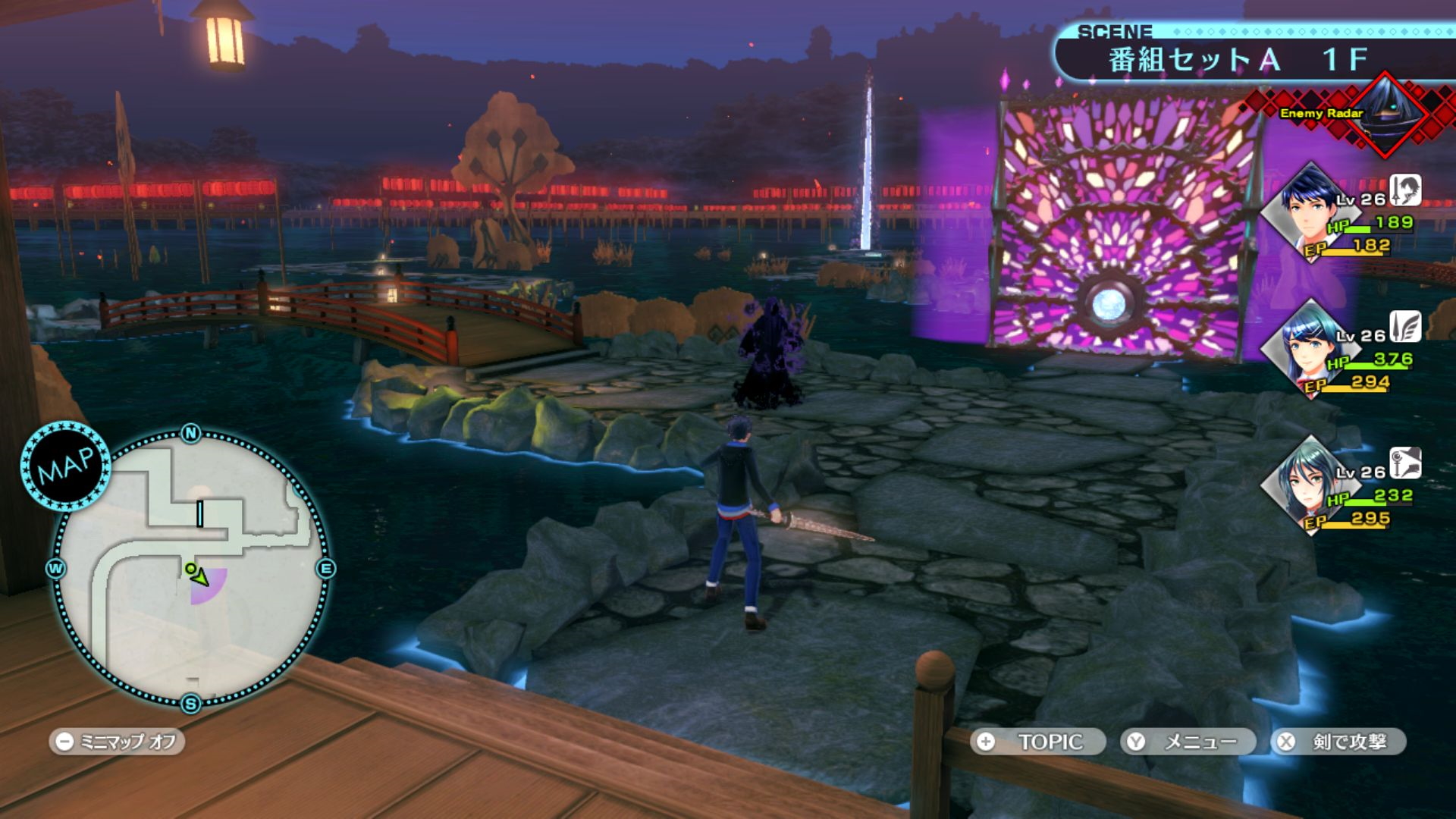Select the 剣で攻撃 sword attack button

point(1338,742)
